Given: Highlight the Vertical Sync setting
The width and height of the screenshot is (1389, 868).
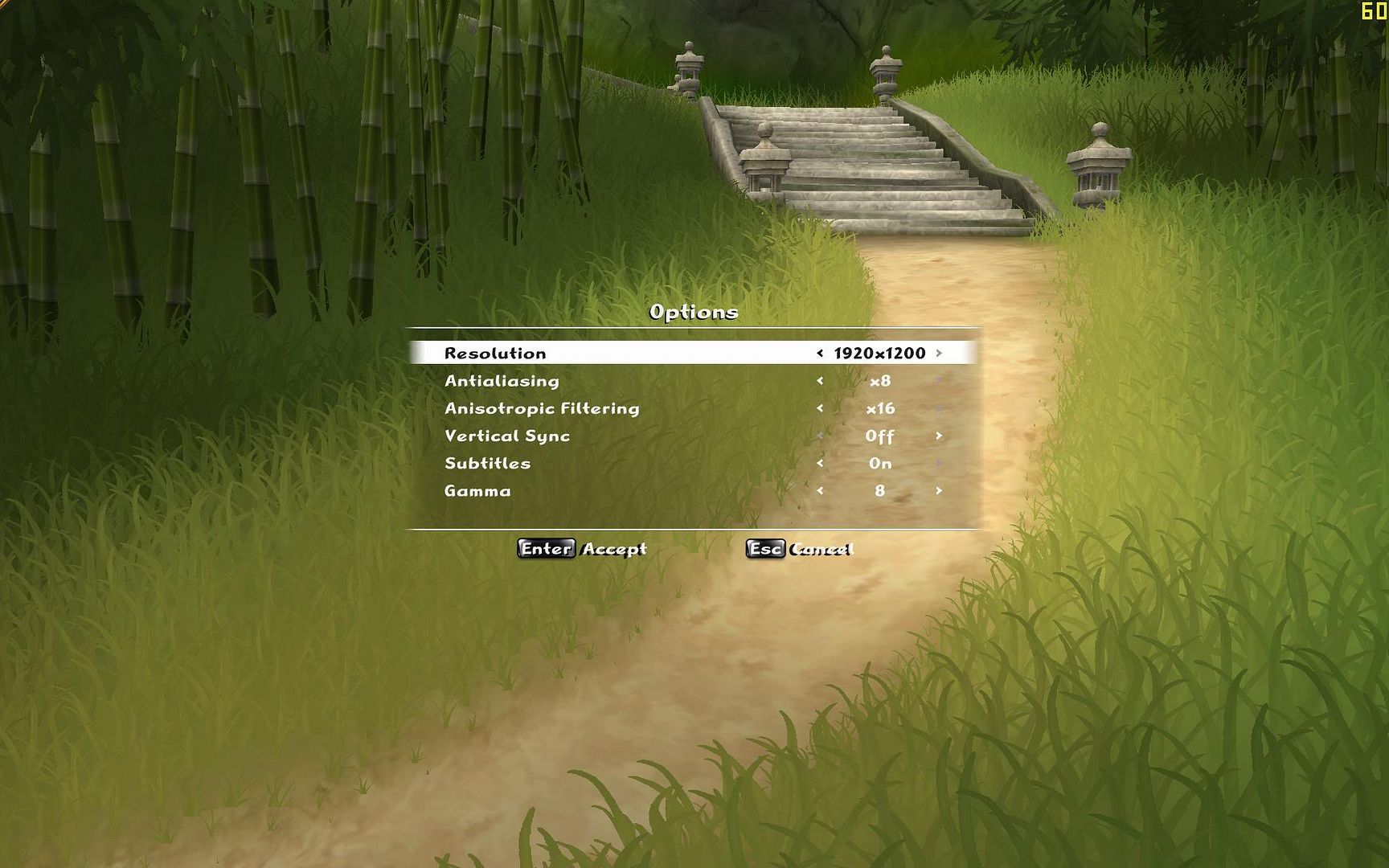Looking at the screenshot, I should (x=507, y=436).
